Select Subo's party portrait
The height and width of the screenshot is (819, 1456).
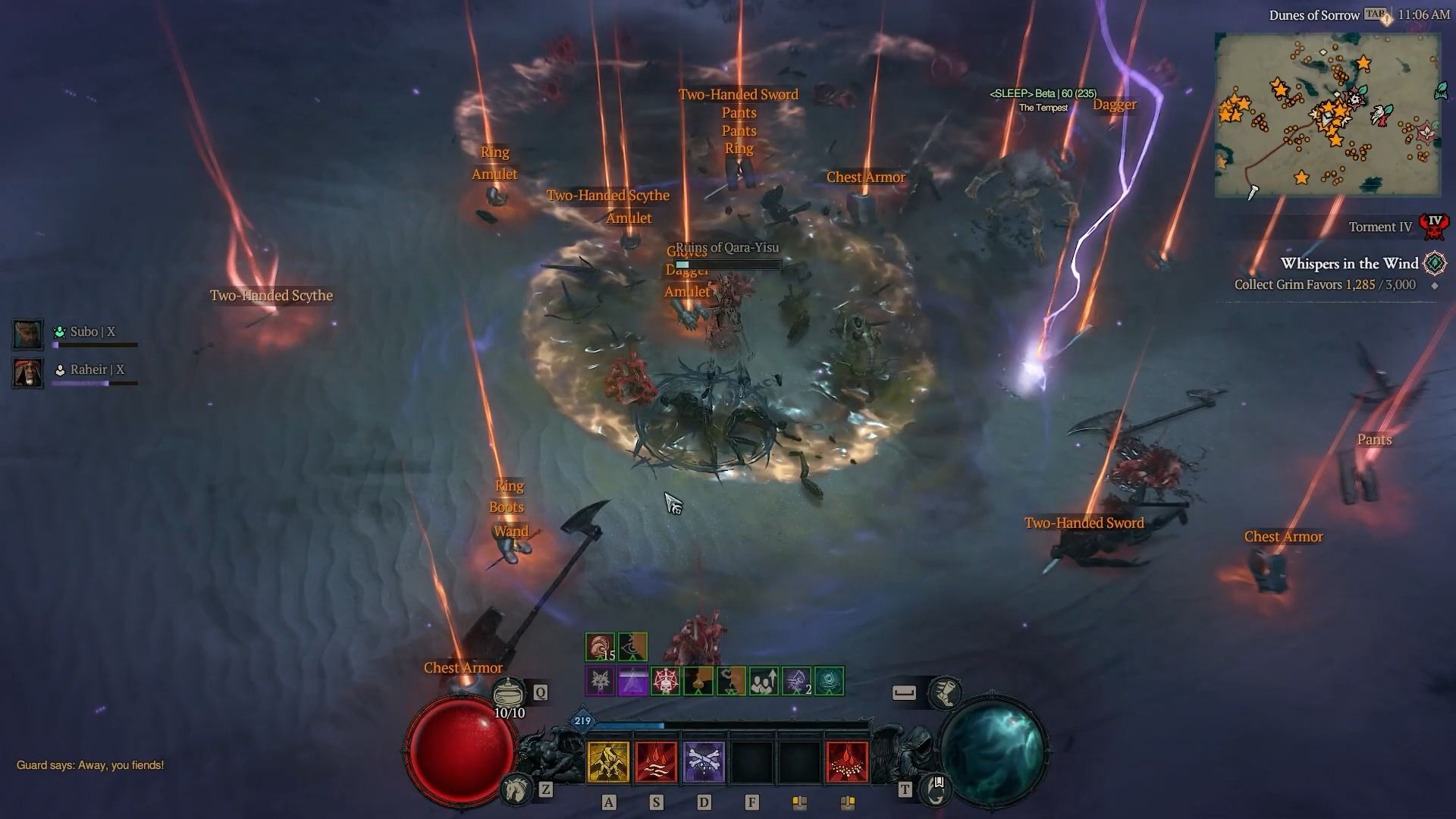27,332
